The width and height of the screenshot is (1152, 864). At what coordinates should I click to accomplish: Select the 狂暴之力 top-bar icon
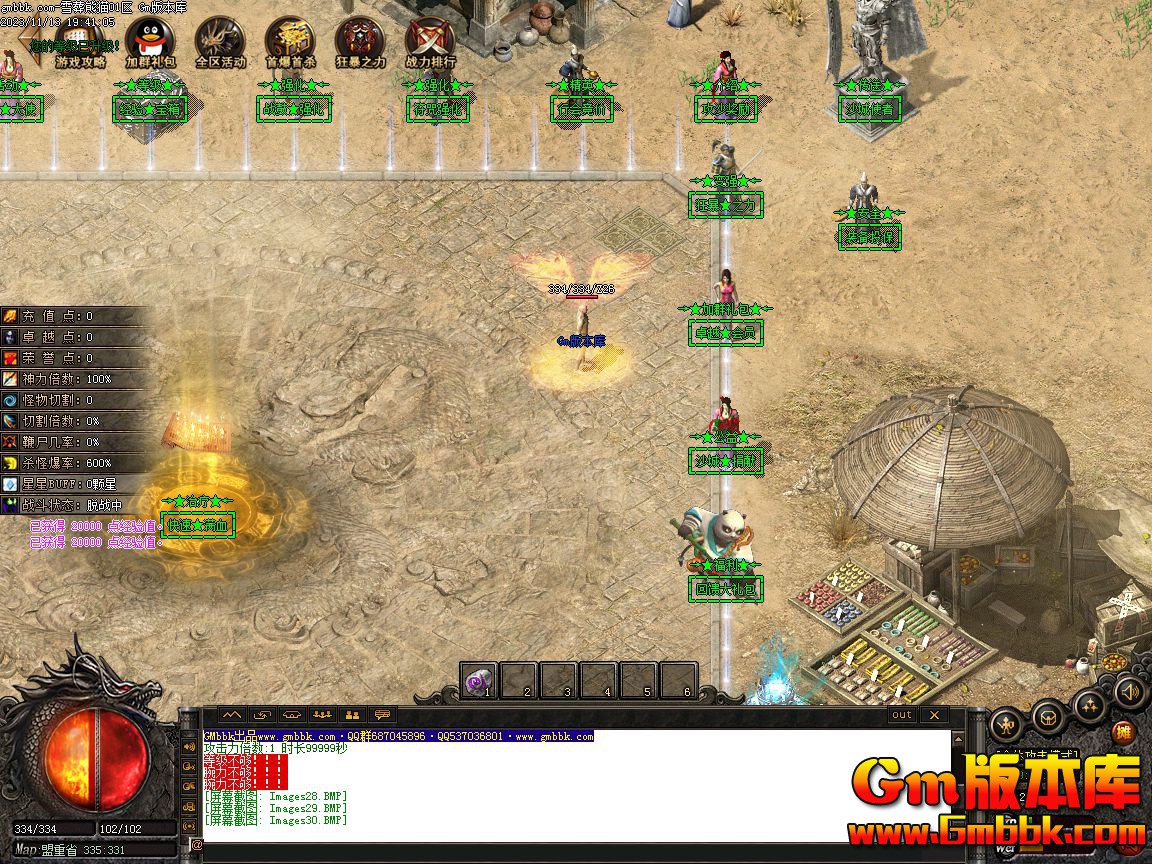click(360, 43)
